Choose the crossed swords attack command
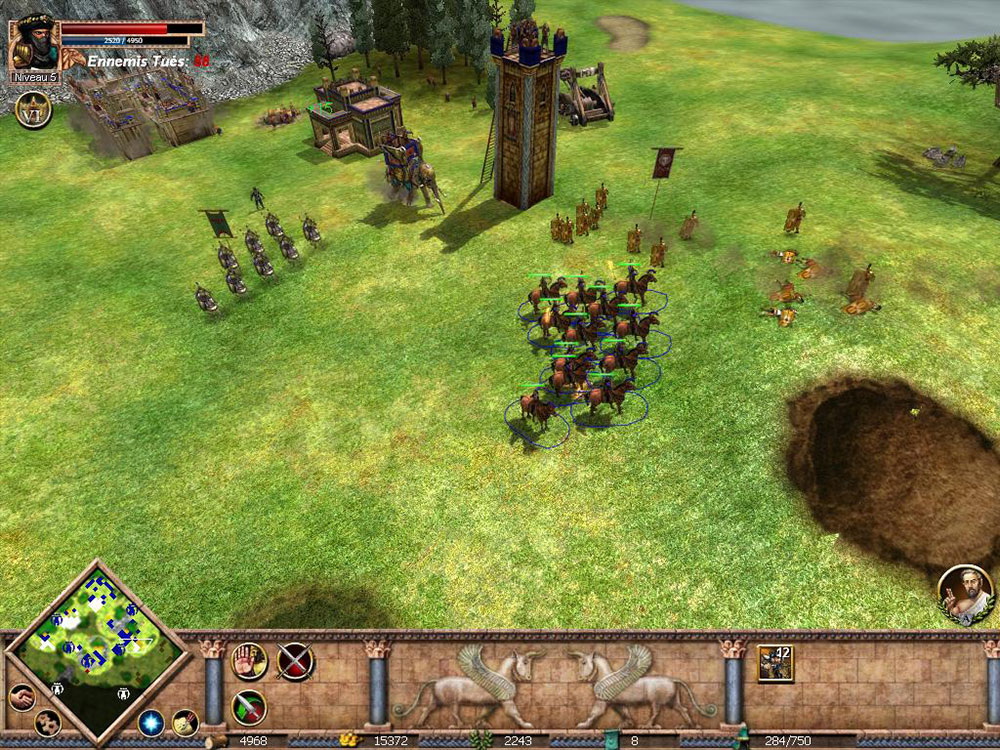 pyautogui.click(x=295, y=661)
